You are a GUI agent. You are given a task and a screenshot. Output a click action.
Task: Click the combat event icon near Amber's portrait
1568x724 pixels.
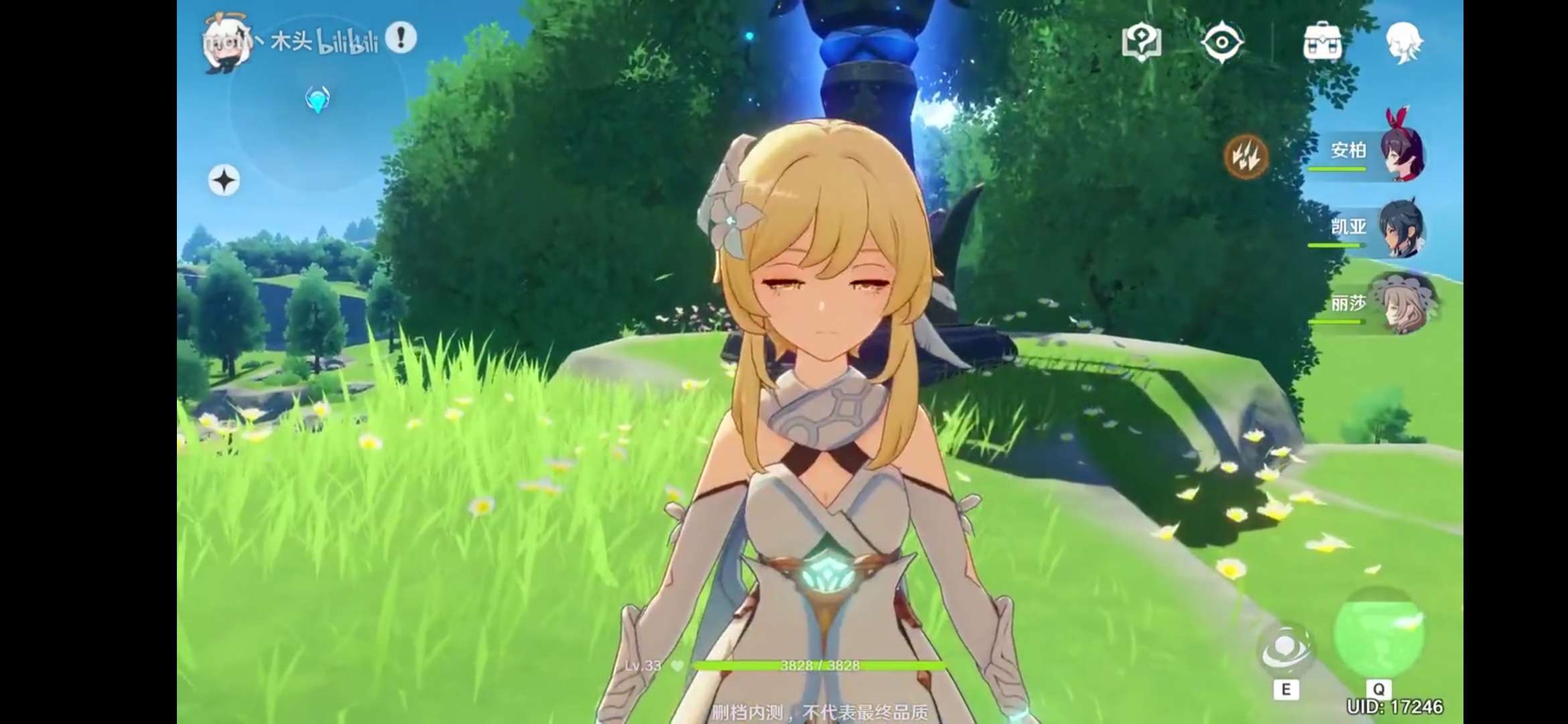(x=1246, y=158)
